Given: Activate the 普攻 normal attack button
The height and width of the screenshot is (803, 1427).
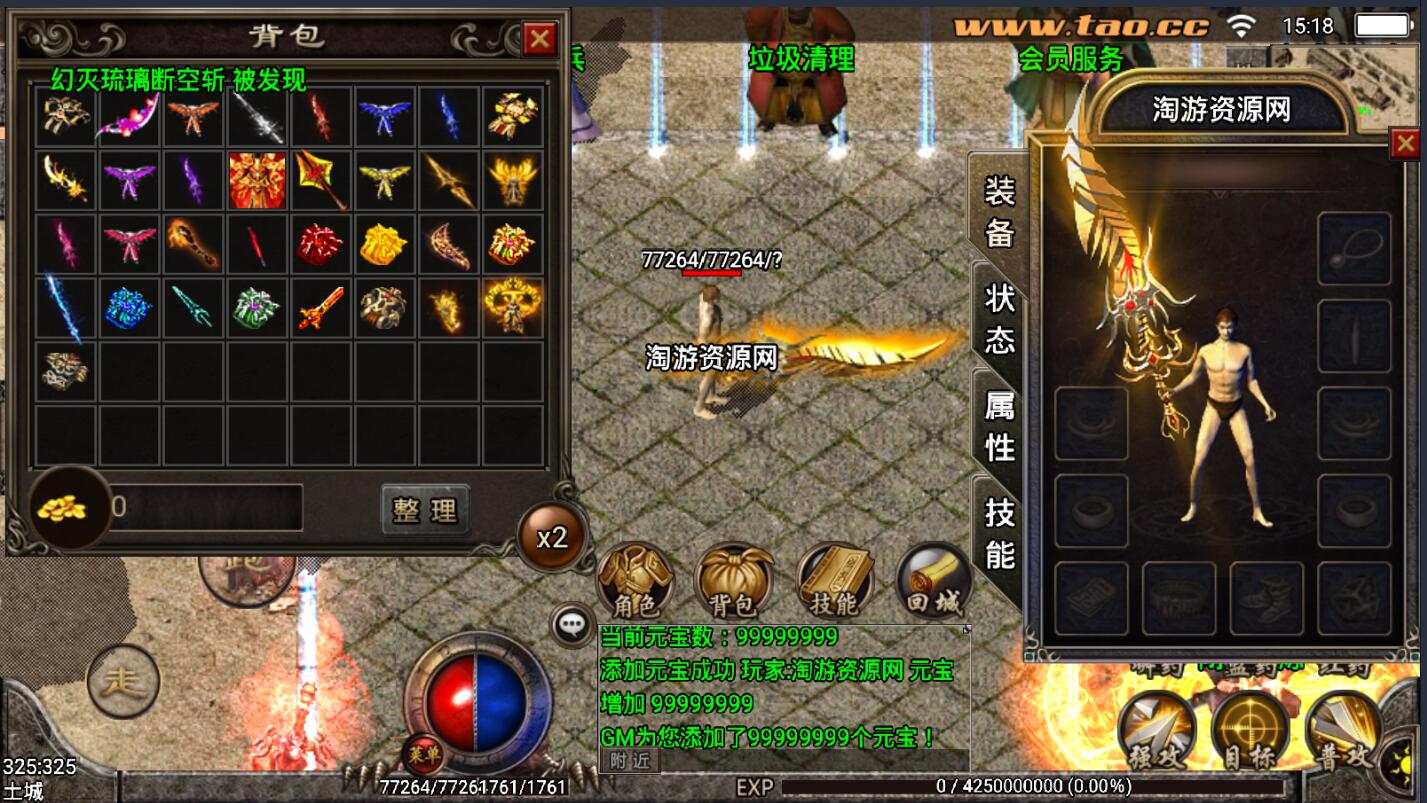Looking at the screenshot, I should click(x=1344, y=732).
